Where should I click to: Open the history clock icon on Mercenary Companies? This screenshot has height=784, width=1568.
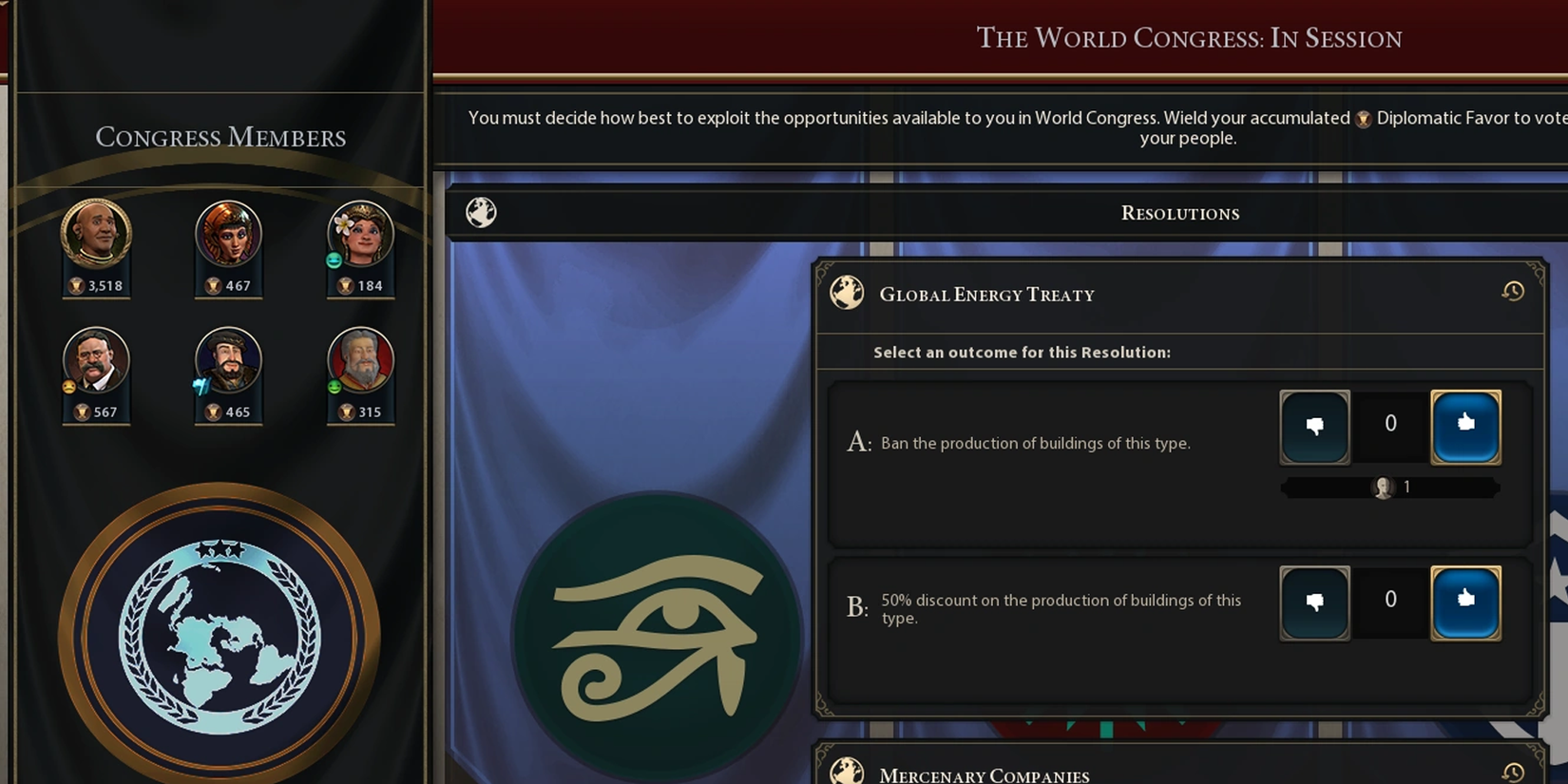(1511, 772)
